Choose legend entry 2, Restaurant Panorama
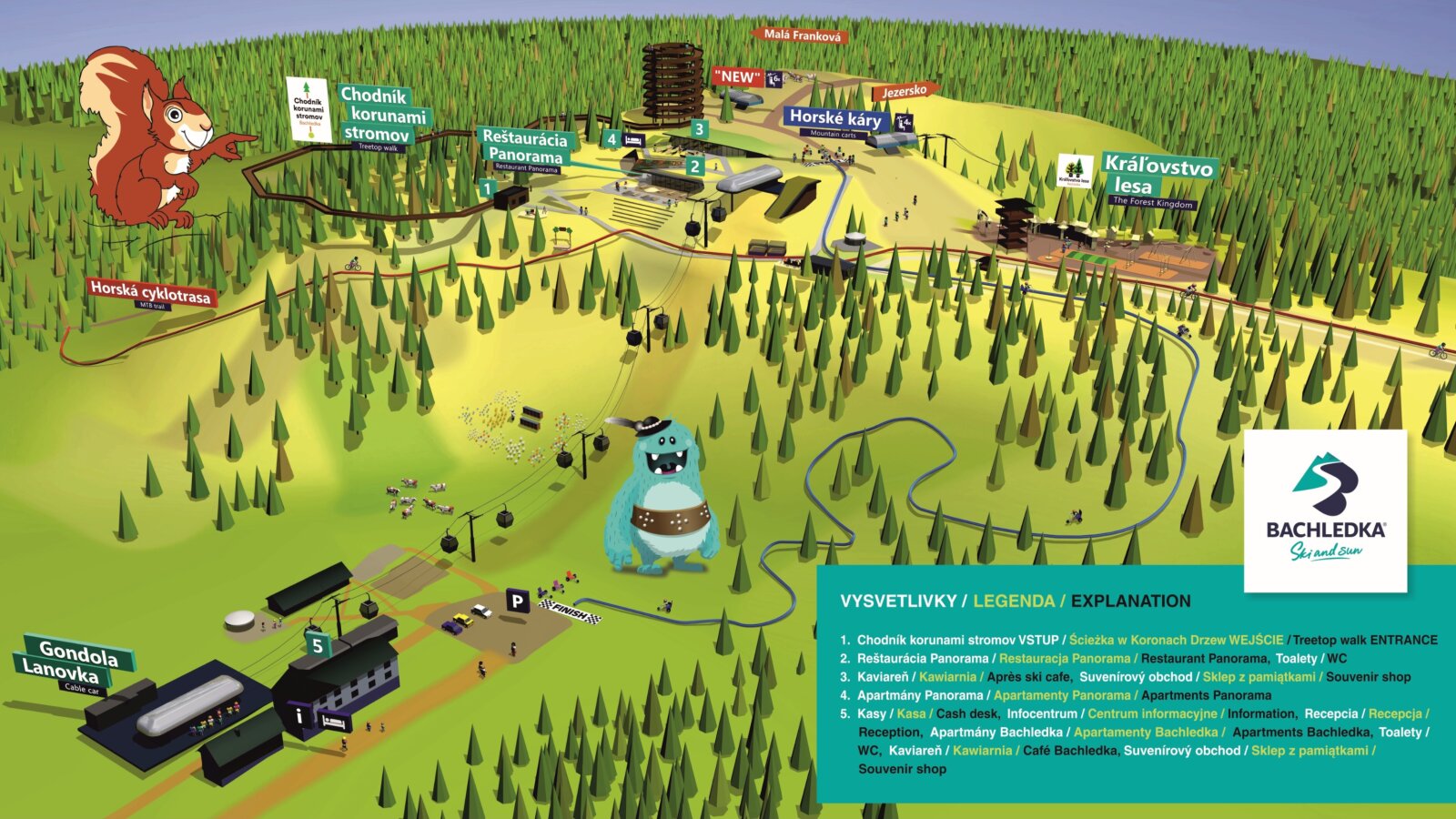Viewport: 1456px width, 819px height. [1092, 658]
